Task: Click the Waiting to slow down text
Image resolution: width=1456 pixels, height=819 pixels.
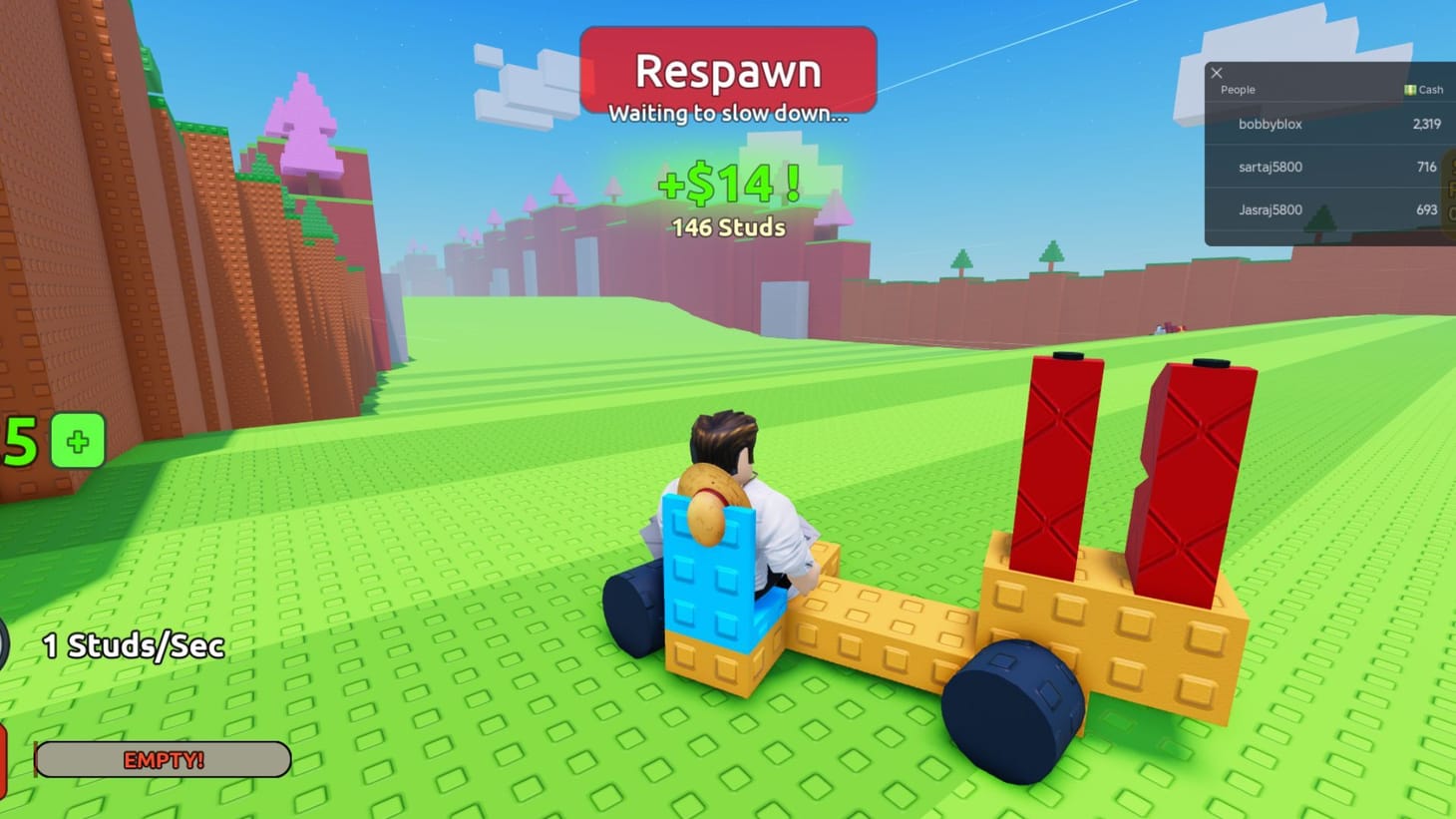Action: pos(727,113)
